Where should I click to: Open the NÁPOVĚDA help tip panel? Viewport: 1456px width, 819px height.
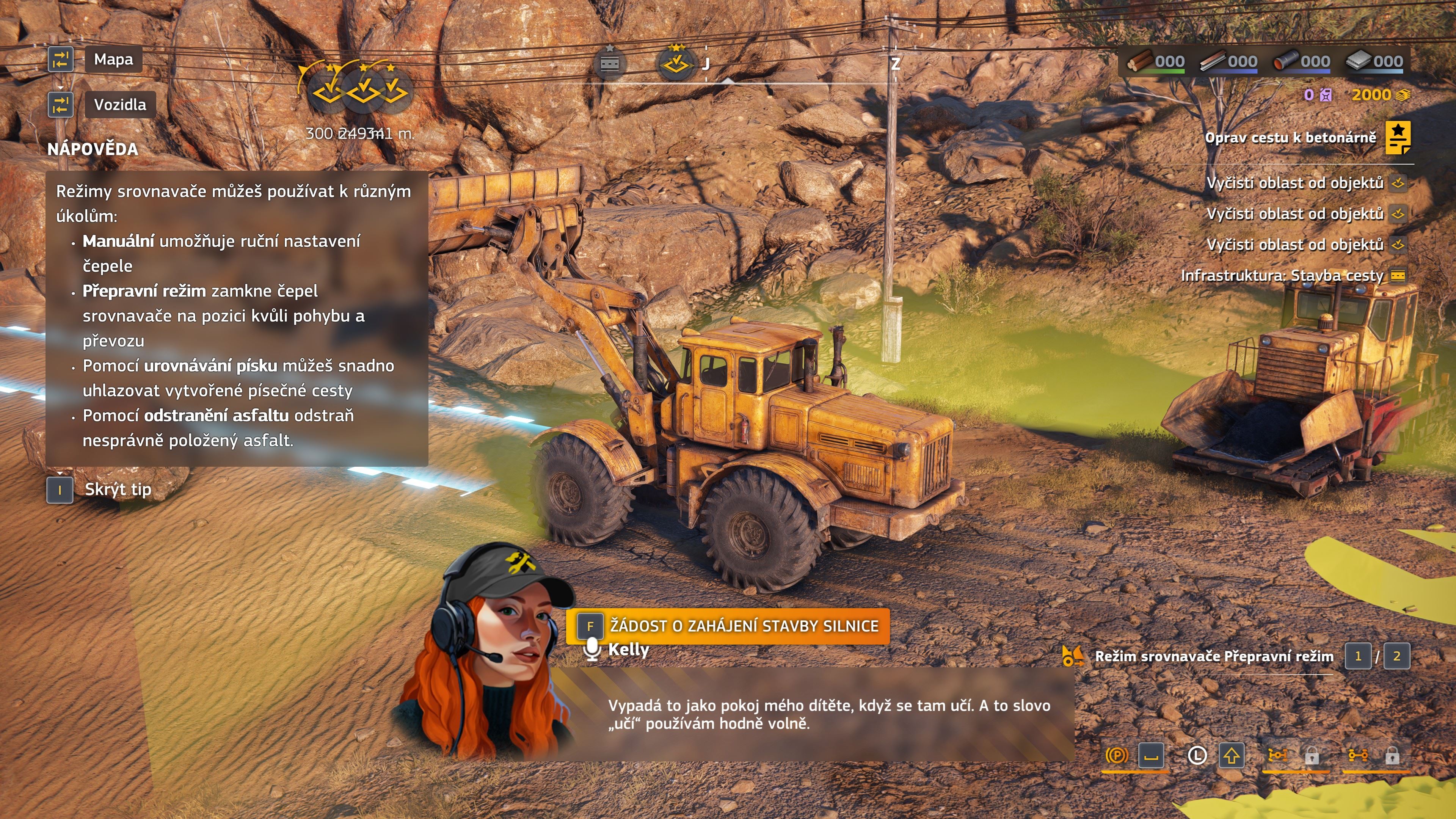[93, 149]
